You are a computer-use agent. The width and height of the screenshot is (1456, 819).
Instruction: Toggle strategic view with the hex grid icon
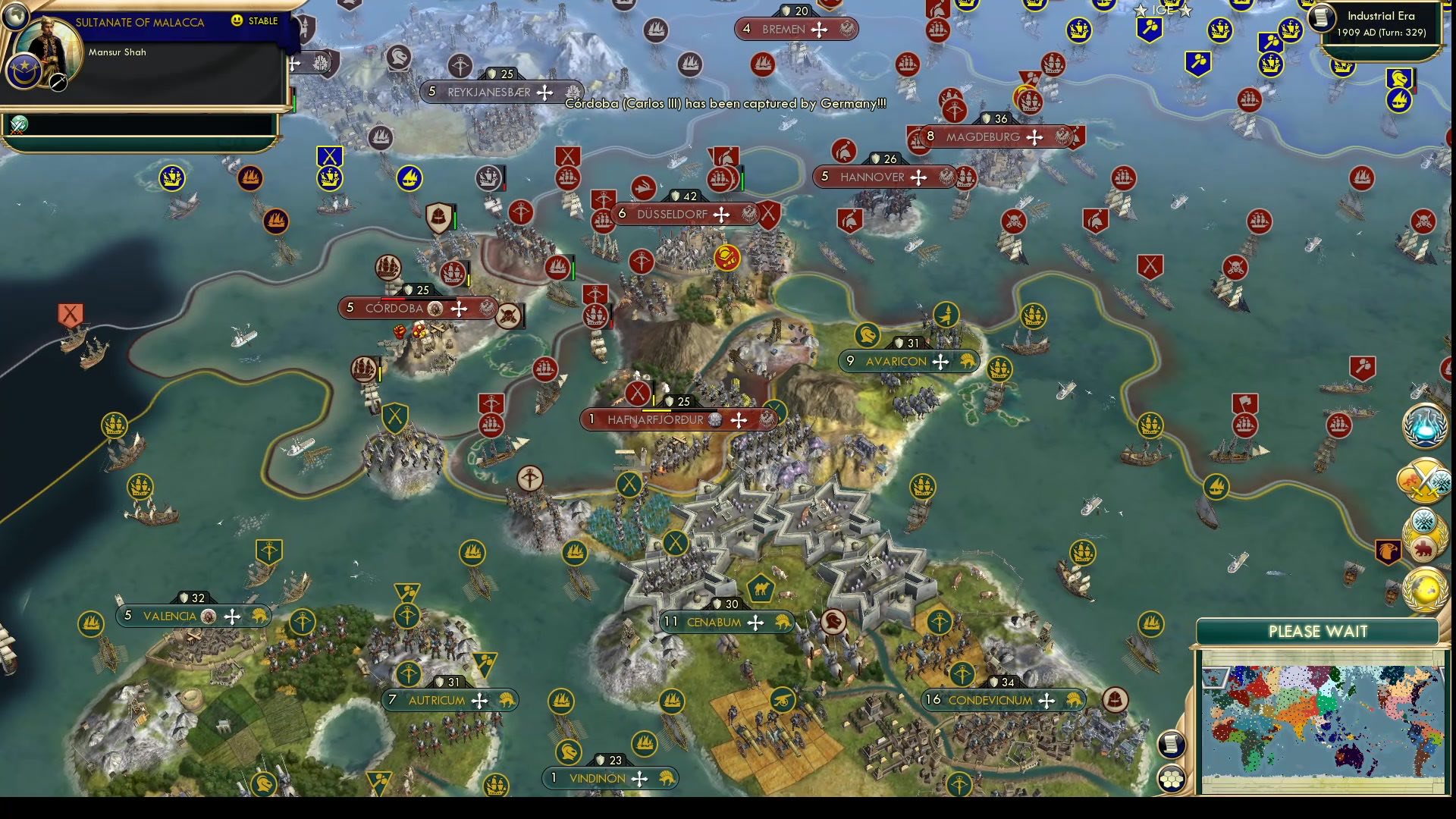tap(1172, 780)
